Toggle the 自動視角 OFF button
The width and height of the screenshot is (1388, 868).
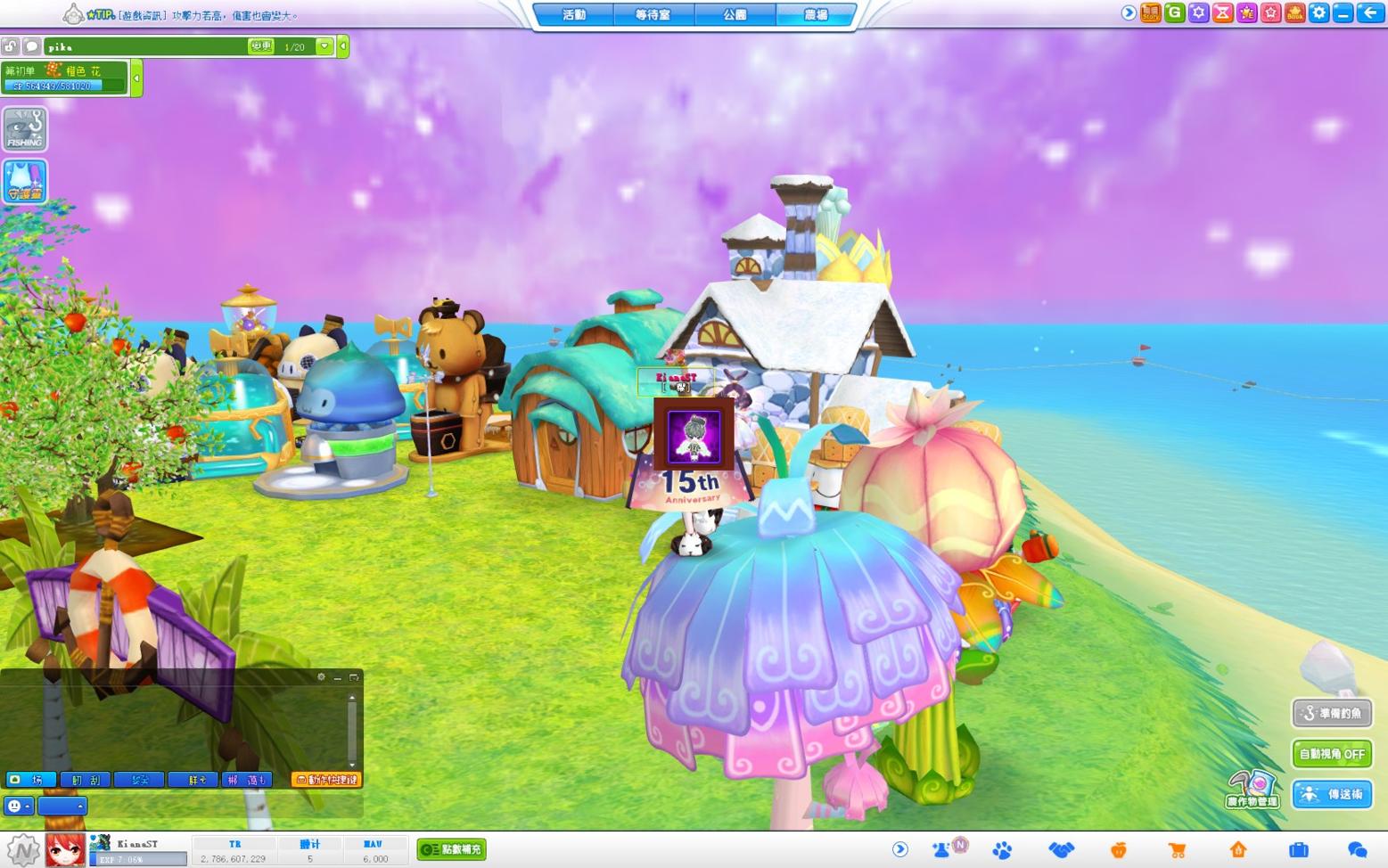[1332, 754]
